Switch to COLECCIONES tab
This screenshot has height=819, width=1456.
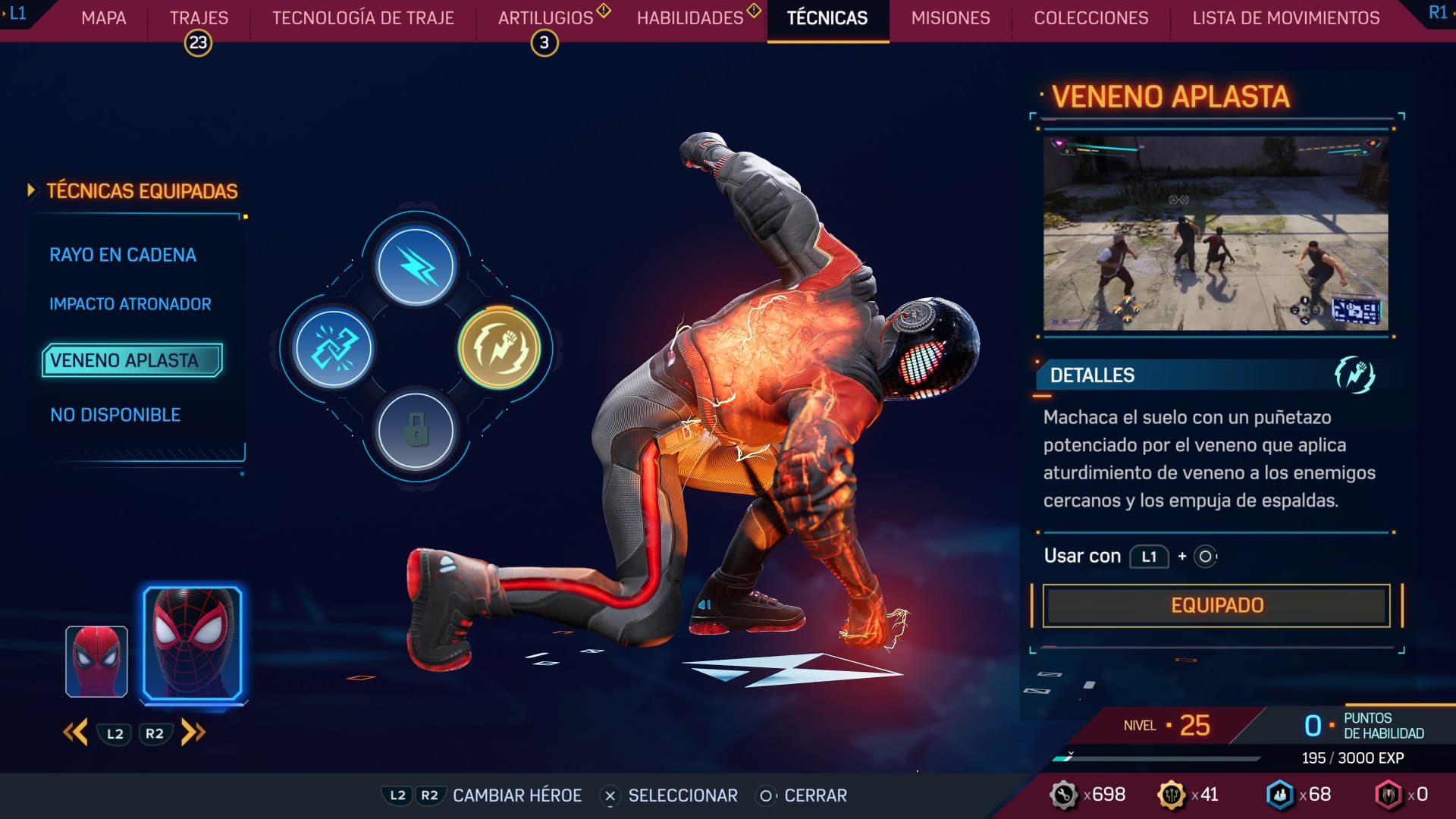point(1091,18)
